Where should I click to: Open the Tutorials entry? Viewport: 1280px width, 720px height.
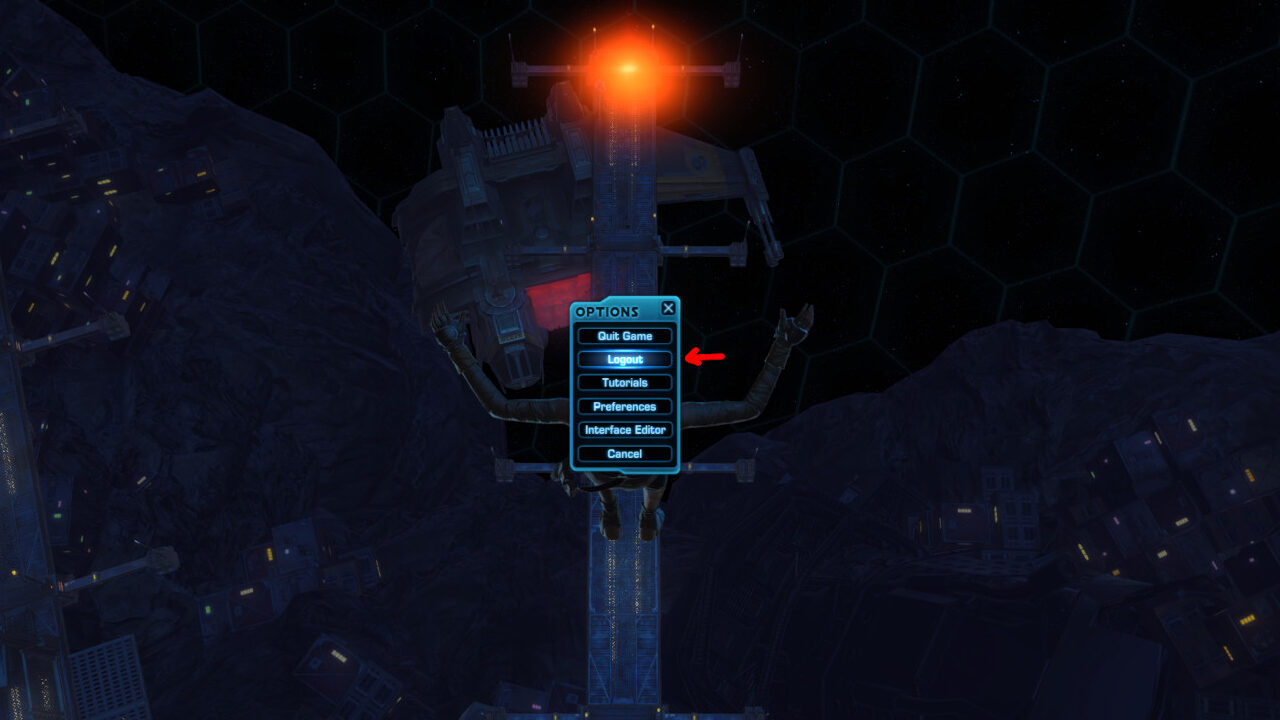pos(625,383)
